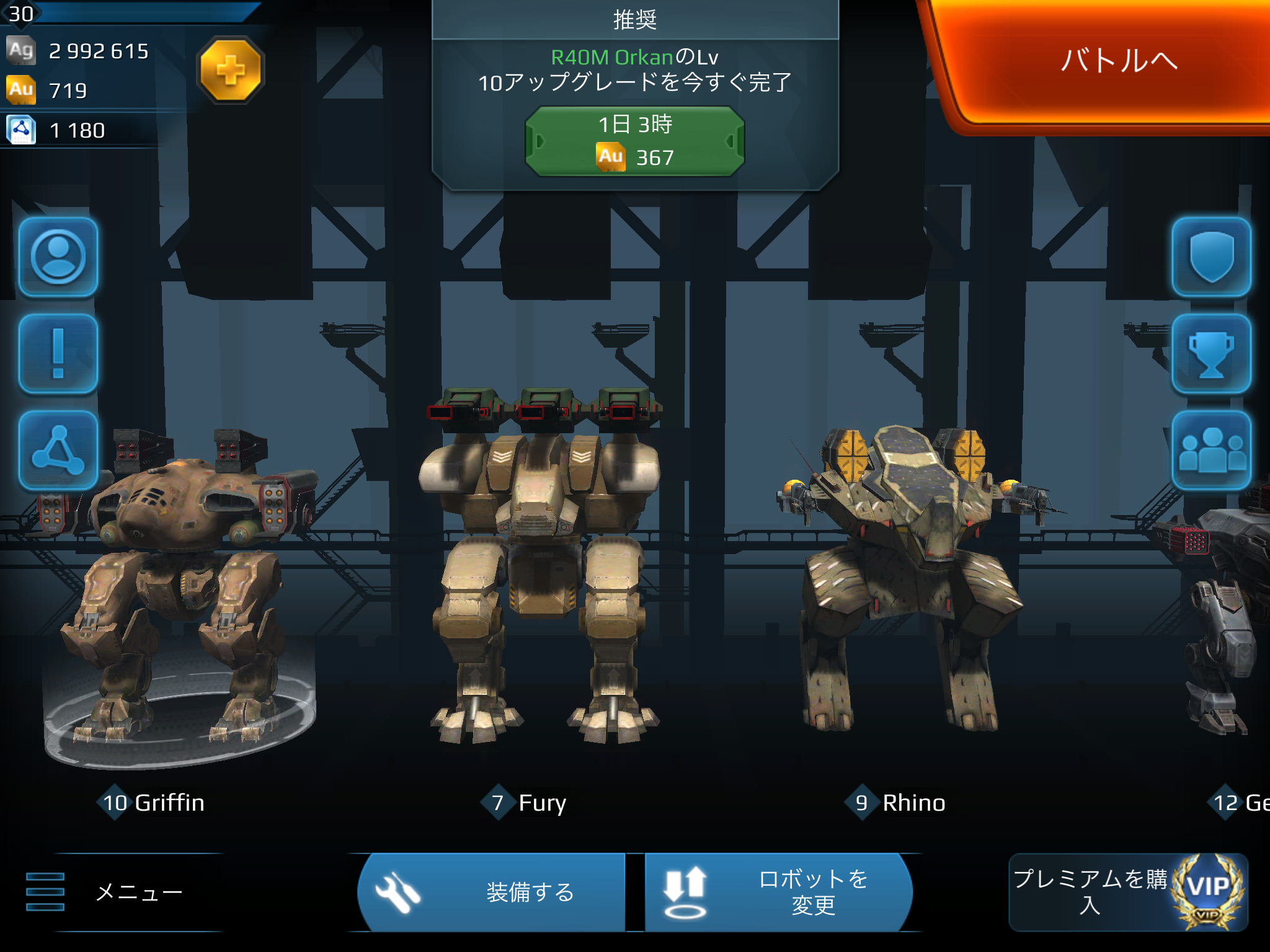Open the exclamation mark notifications button
Image resolution: width=1270 pixels, height=952 pixels.
[58, 354]
